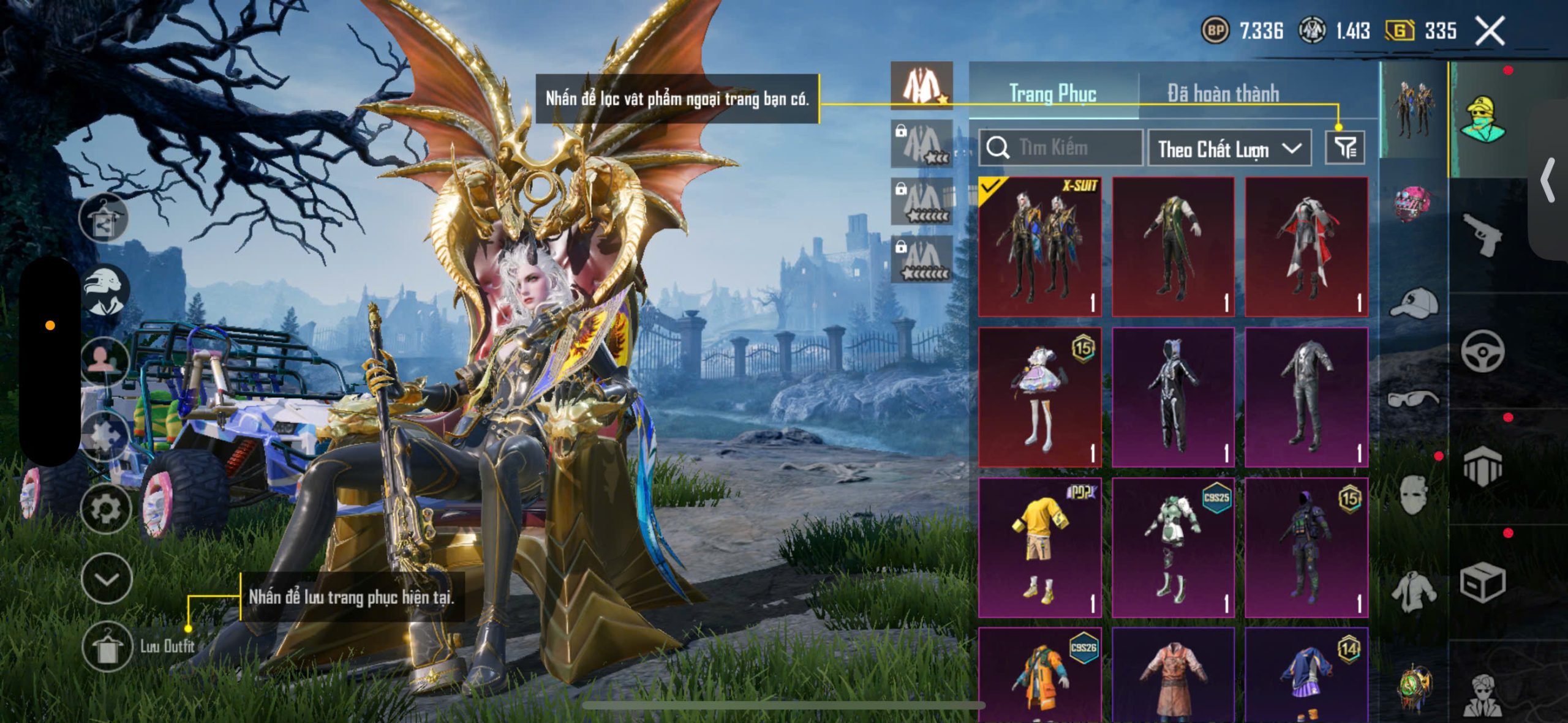Expand the round down-arrow button
The height and width of the screenshot is (723, 1568).
click(107, 579)
